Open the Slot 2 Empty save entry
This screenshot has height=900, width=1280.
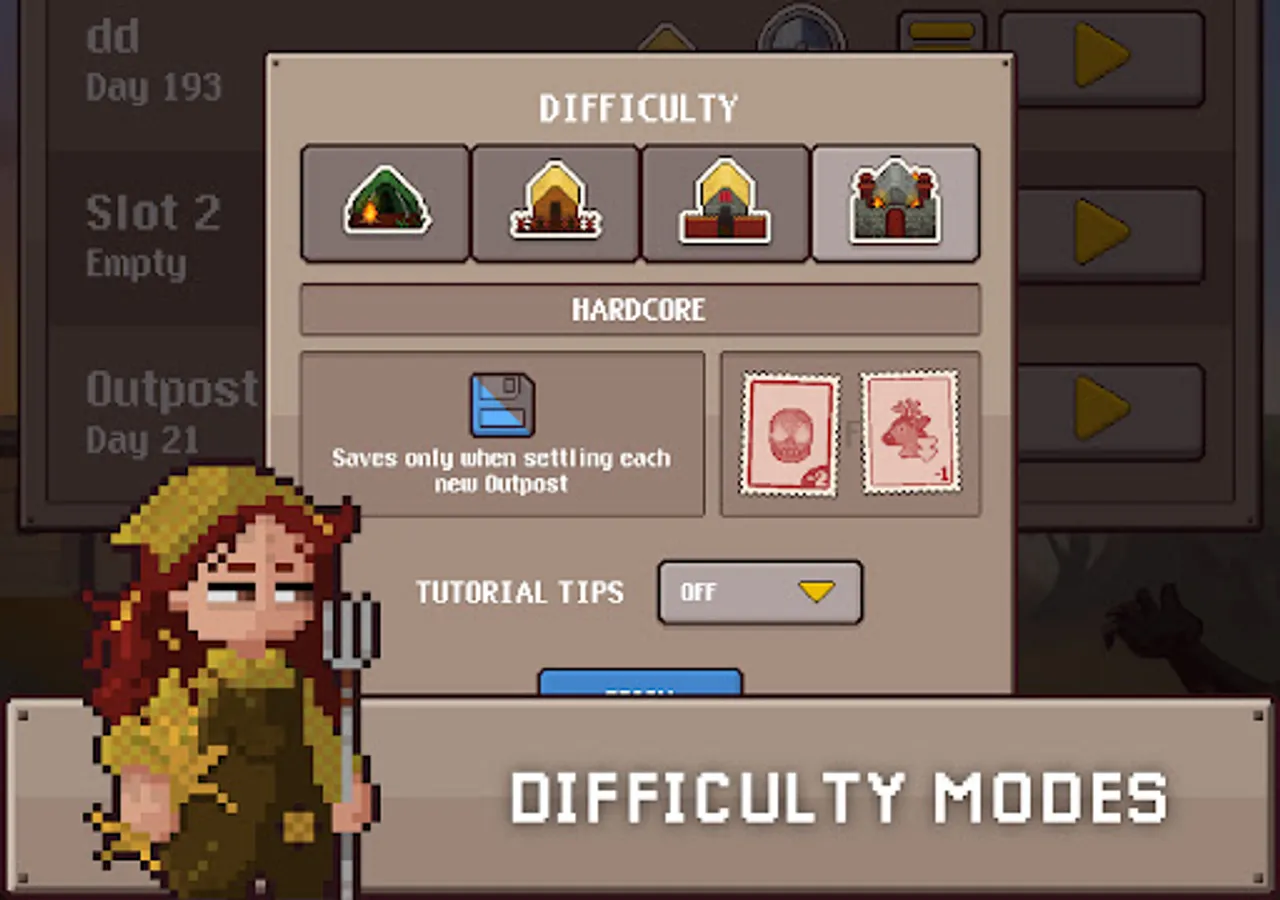(152, 233)
